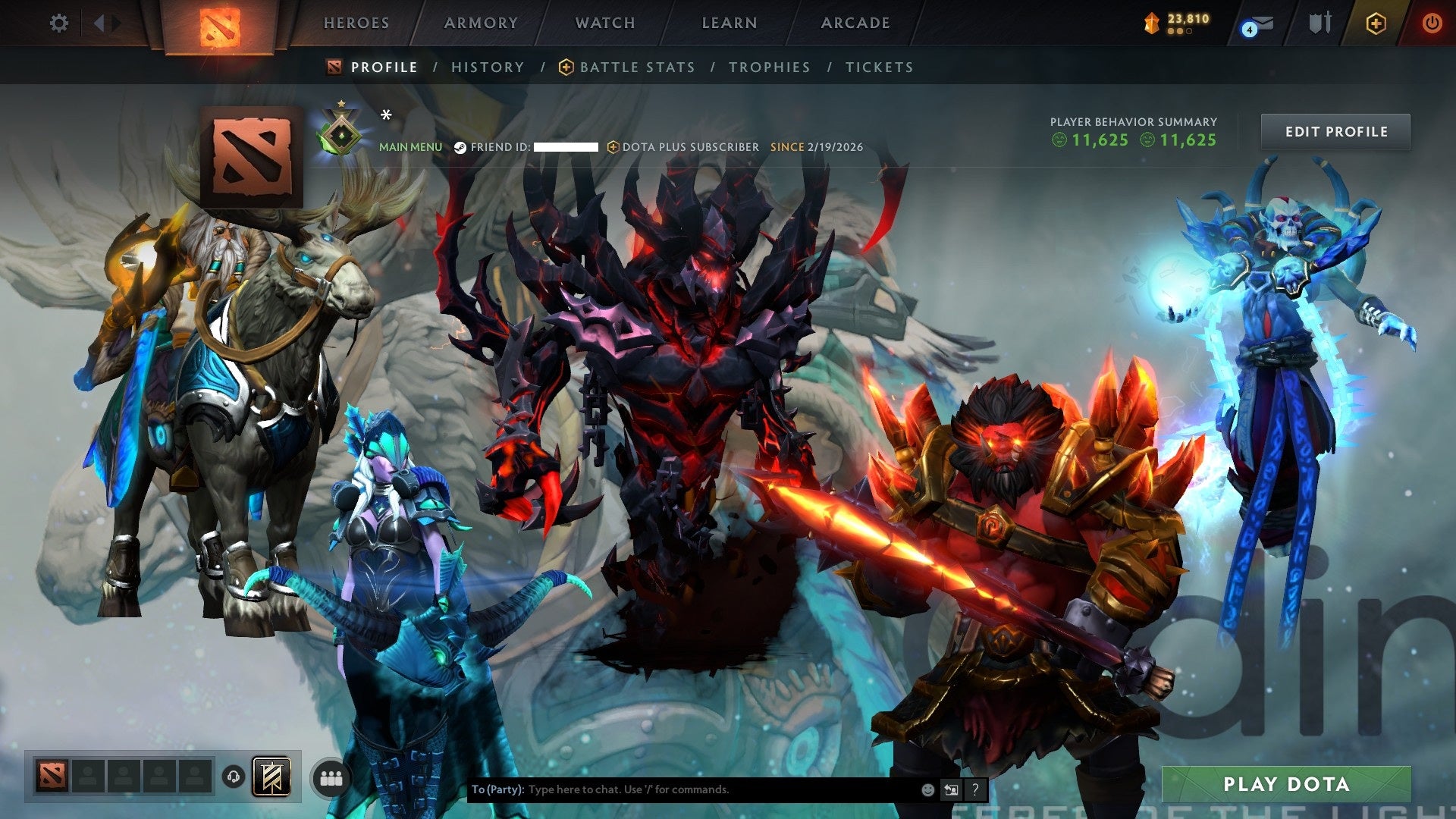Select the TROPHIES tab

[770, 67]
